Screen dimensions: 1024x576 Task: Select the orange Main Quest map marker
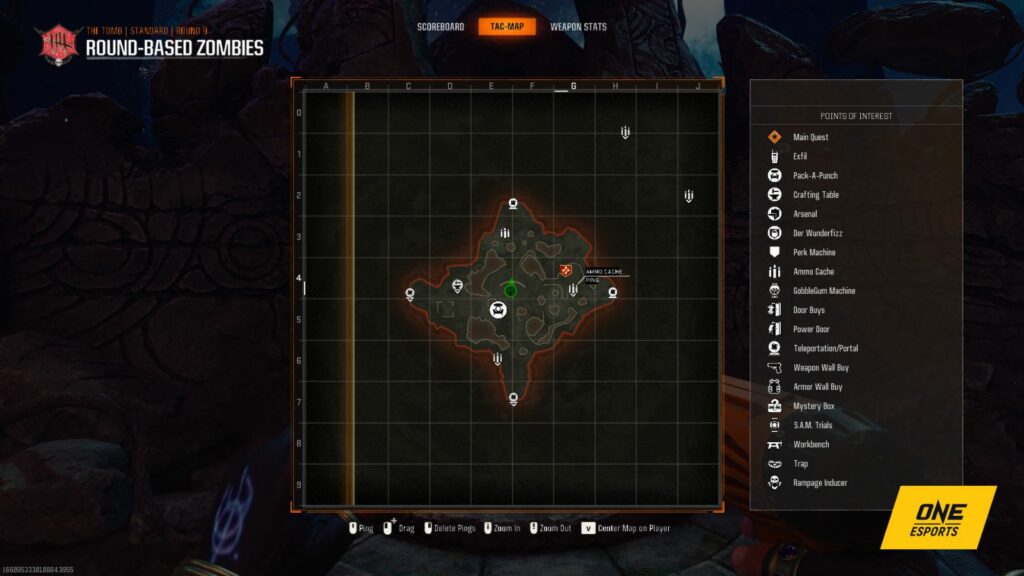click(566, 271)
